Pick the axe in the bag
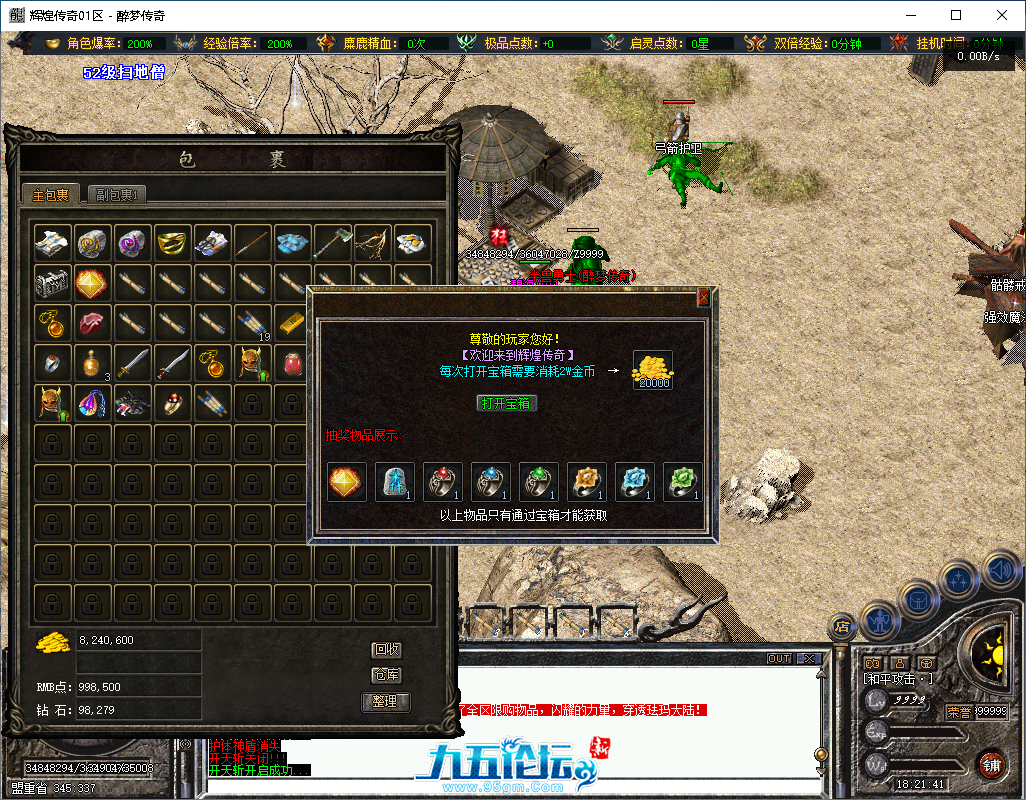Image resolution: width=1026 pixels, height=800 pixels. coord(333,242)
